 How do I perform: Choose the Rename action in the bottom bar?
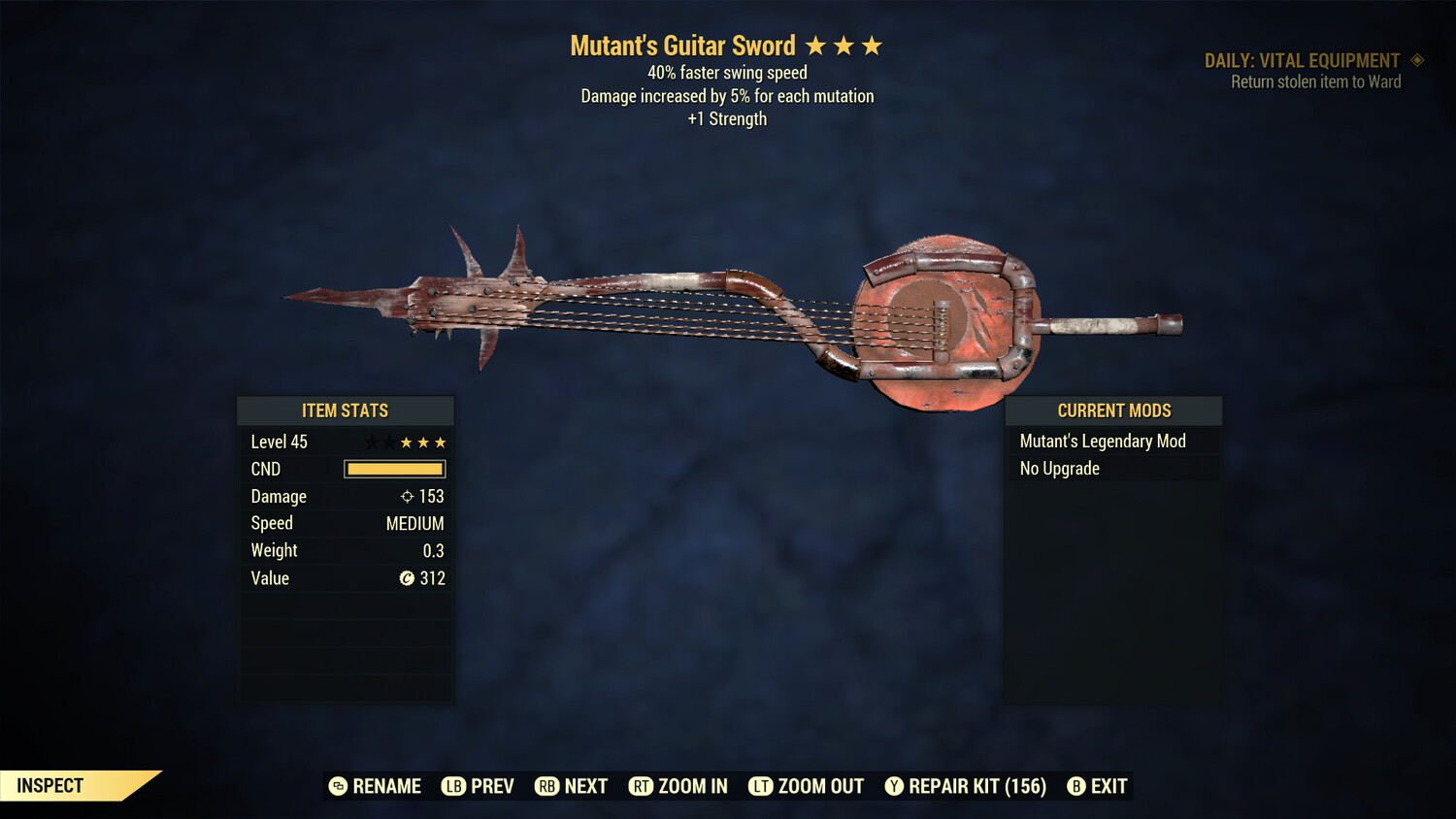pos(375,786)
